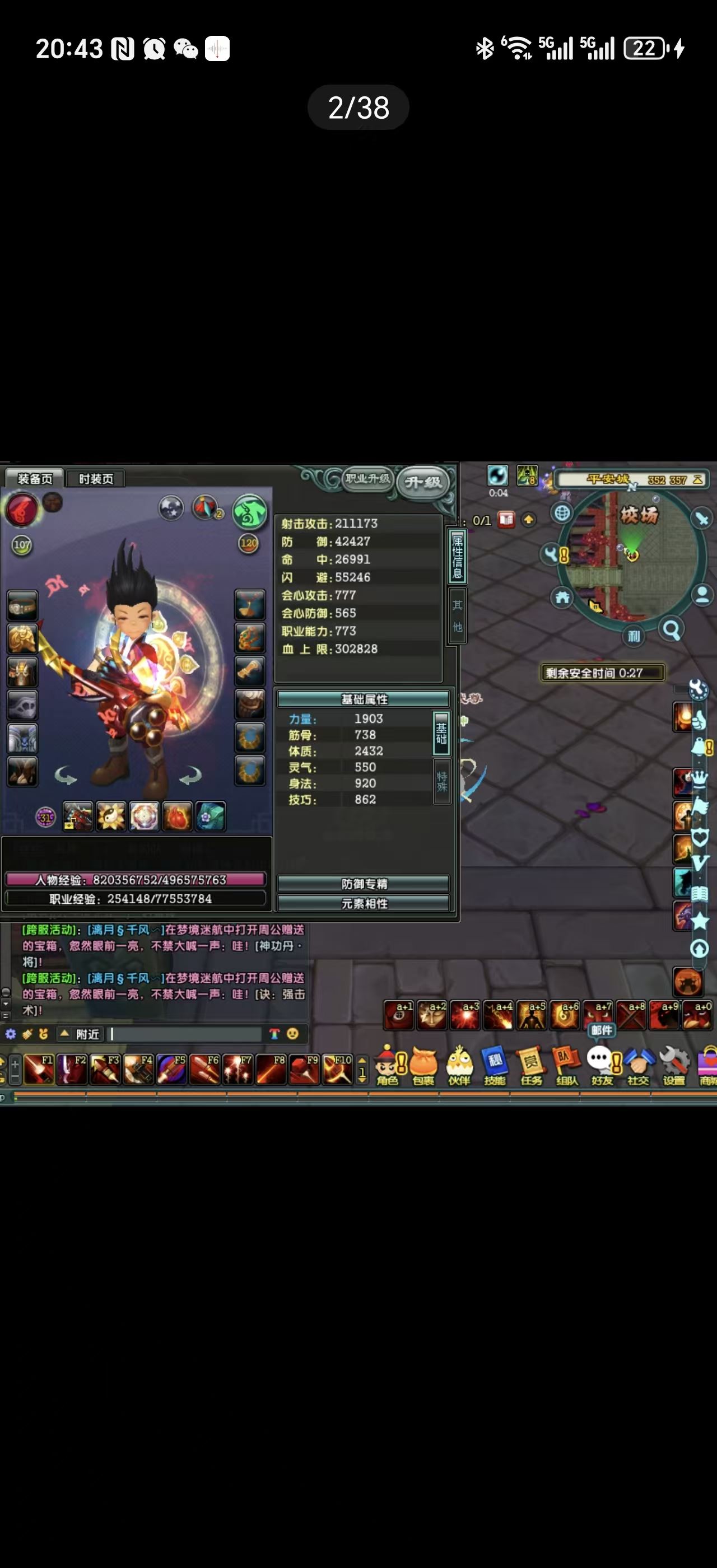Open the 任务 quest scroll

pos(531,1066)
